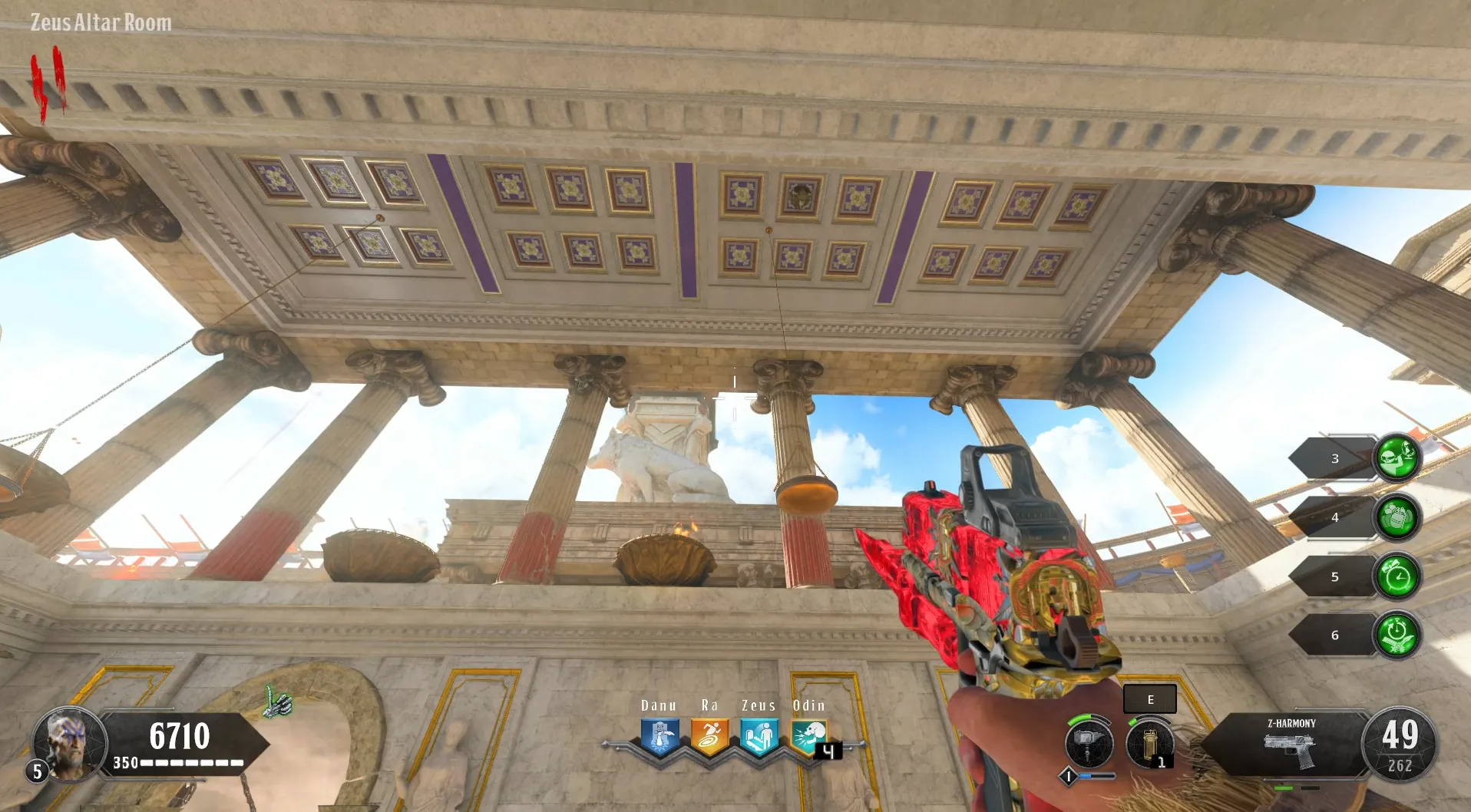Select the golden canister equipment slot

(1149, 743)
